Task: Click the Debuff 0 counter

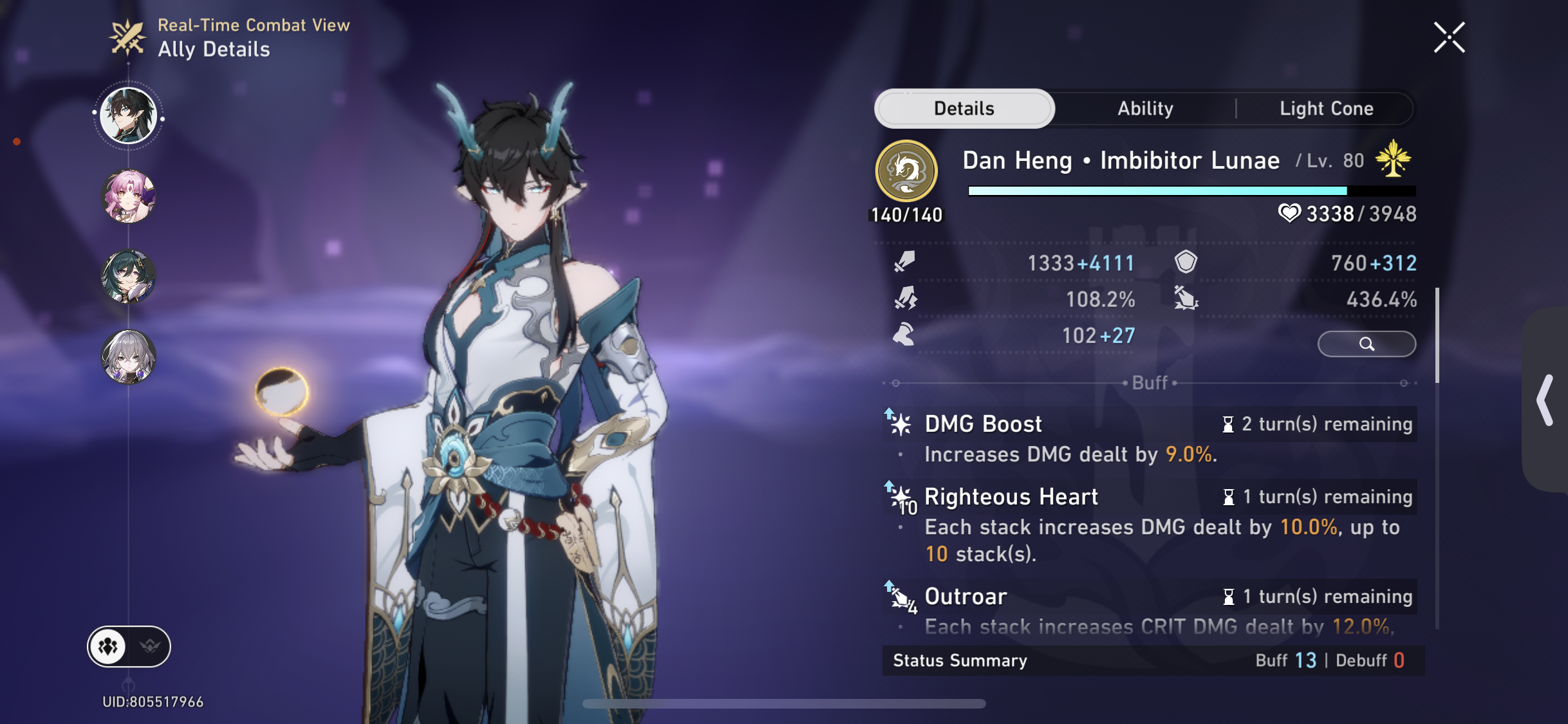Action: click(x=1372, y=660)
